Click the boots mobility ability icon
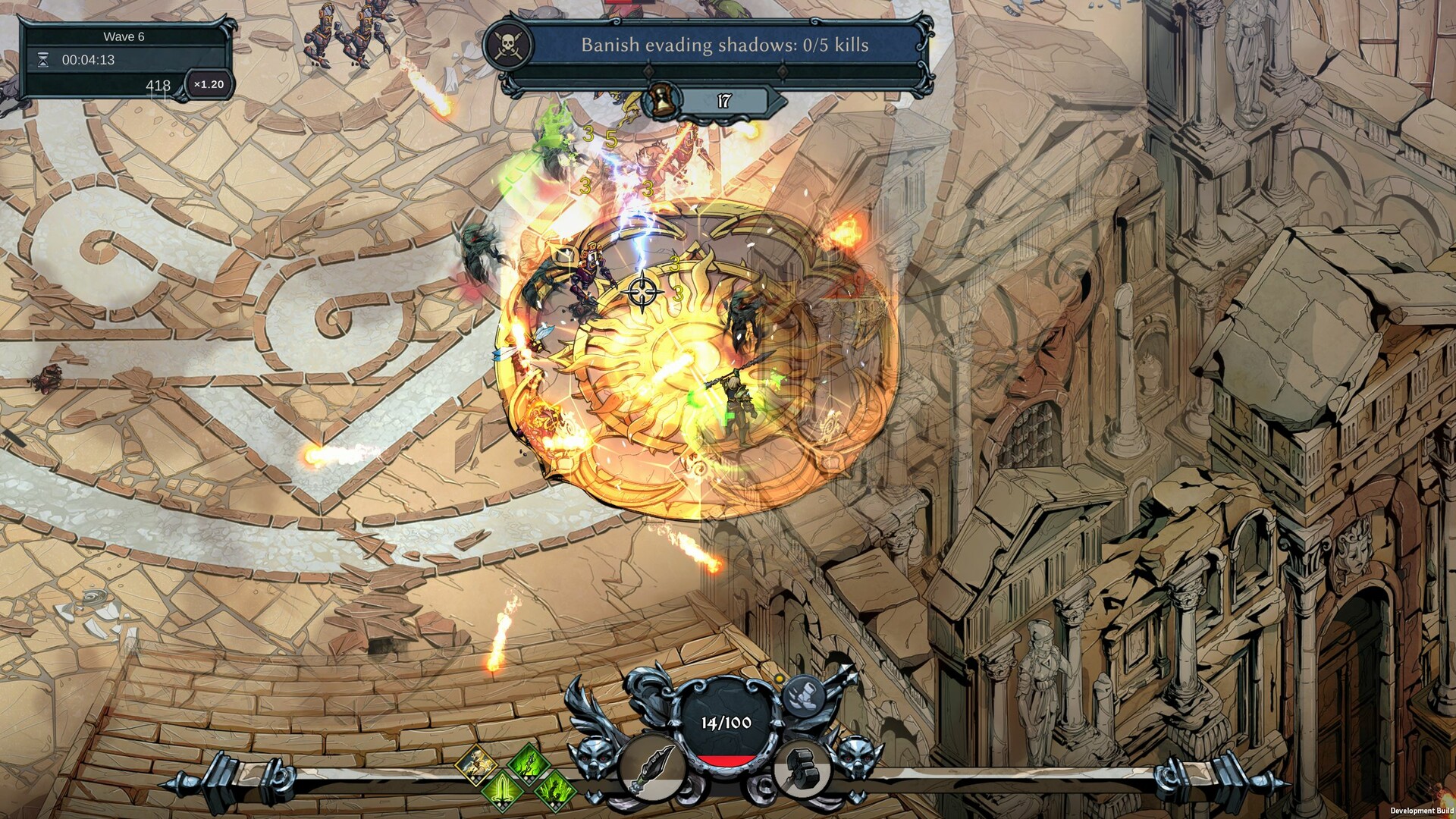Image resolution: width=1456 pixels, height=819 pixels. [803, 695]
